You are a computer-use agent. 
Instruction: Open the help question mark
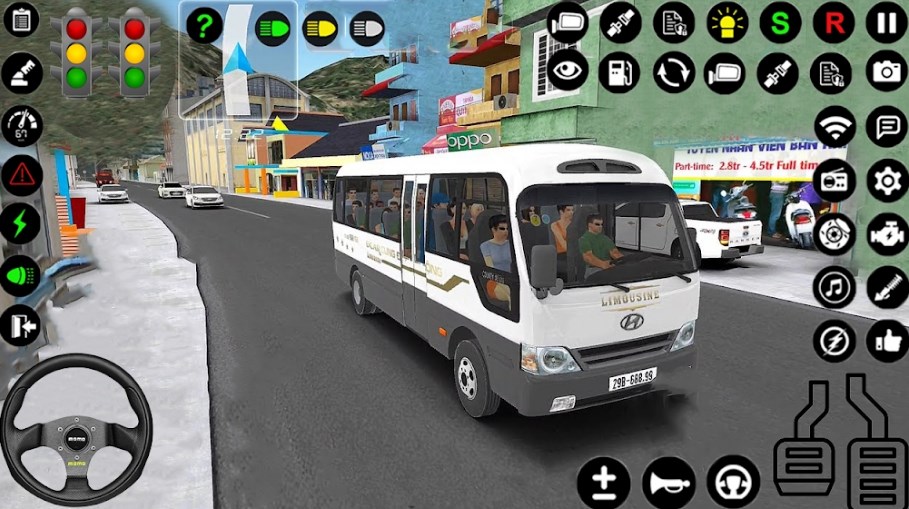click(204, 27)
